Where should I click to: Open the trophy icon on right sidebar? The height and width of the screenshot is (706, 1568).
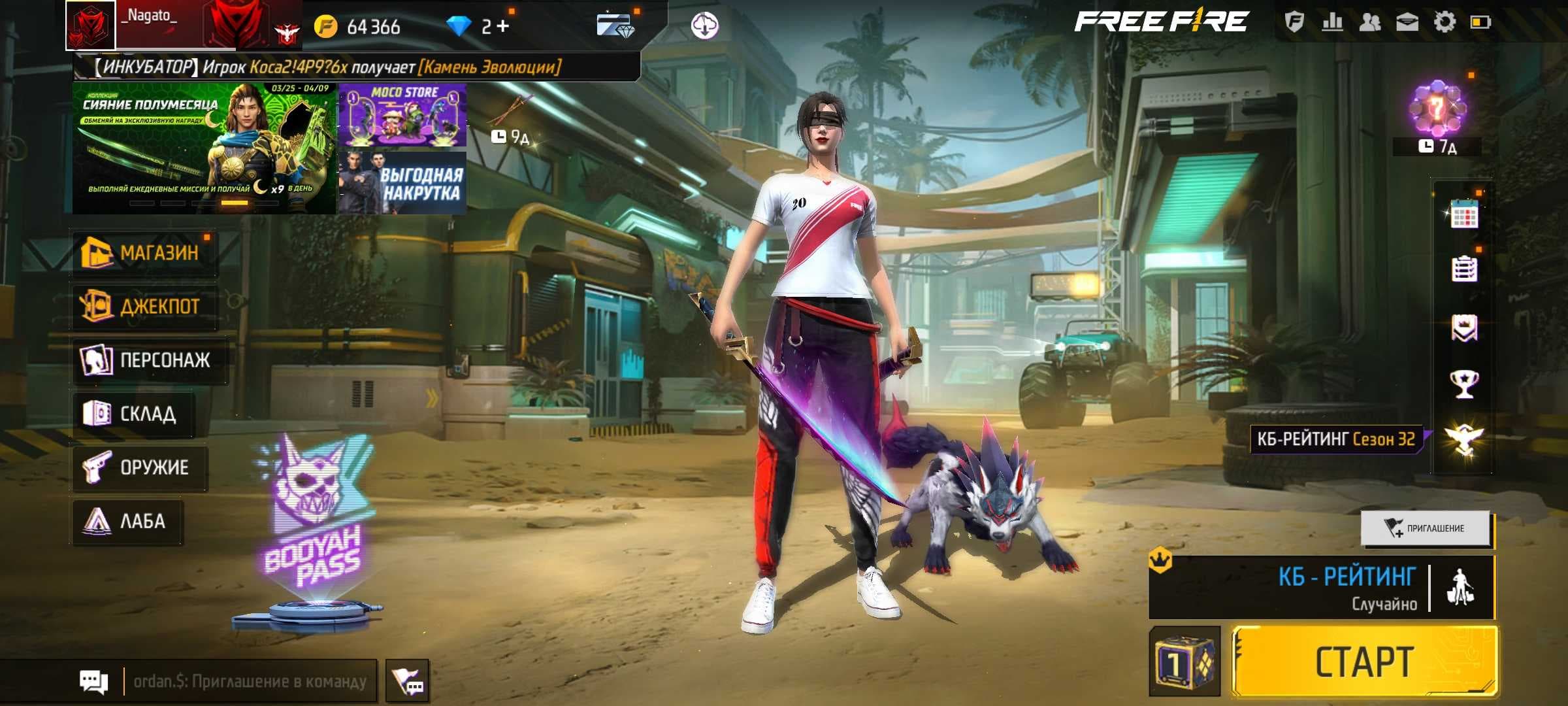point(1463,384)
